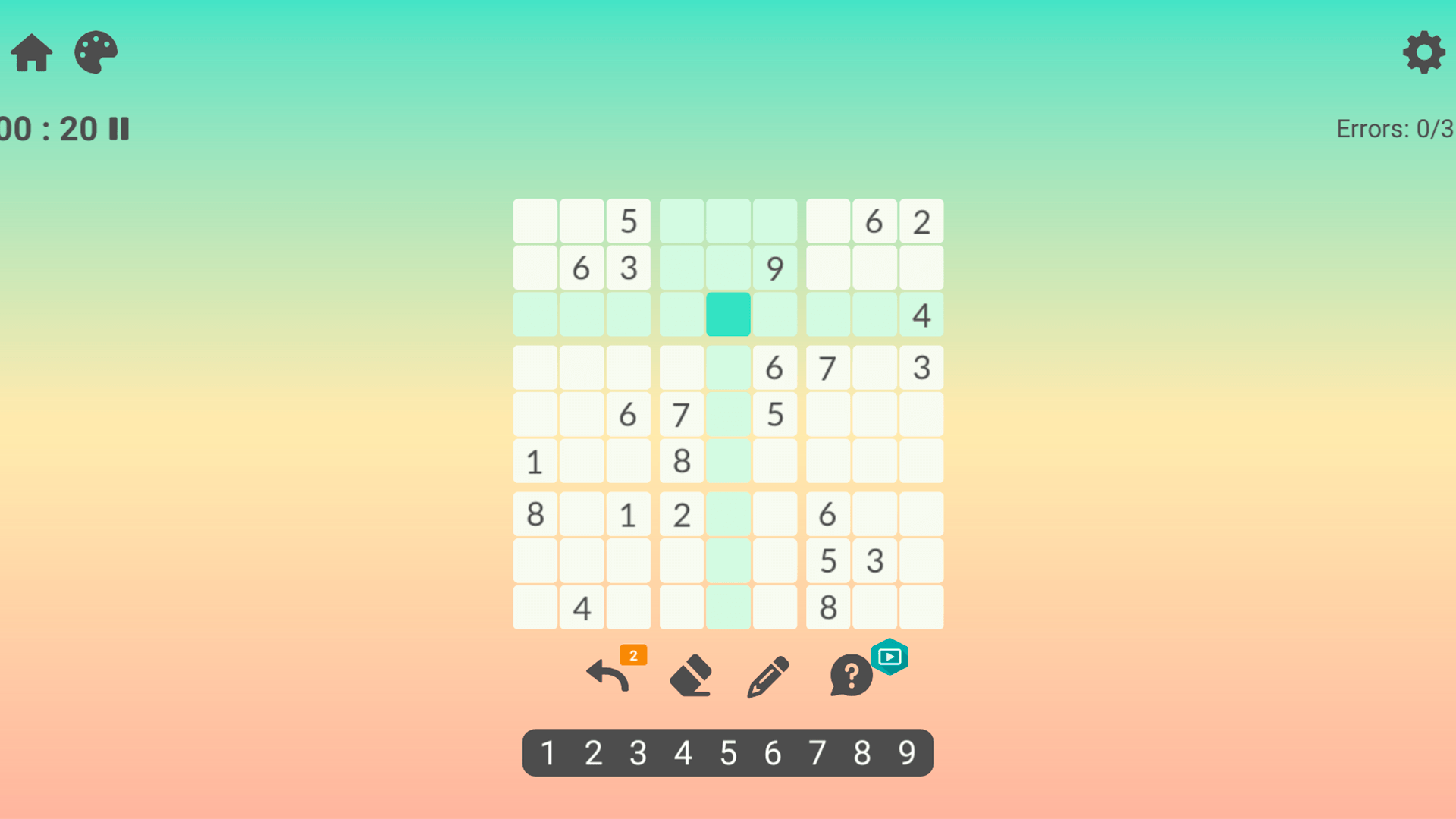This screenshot has height=819, width=1456.
Task: Enable pencil notes mode
Action: click(767, 675)
